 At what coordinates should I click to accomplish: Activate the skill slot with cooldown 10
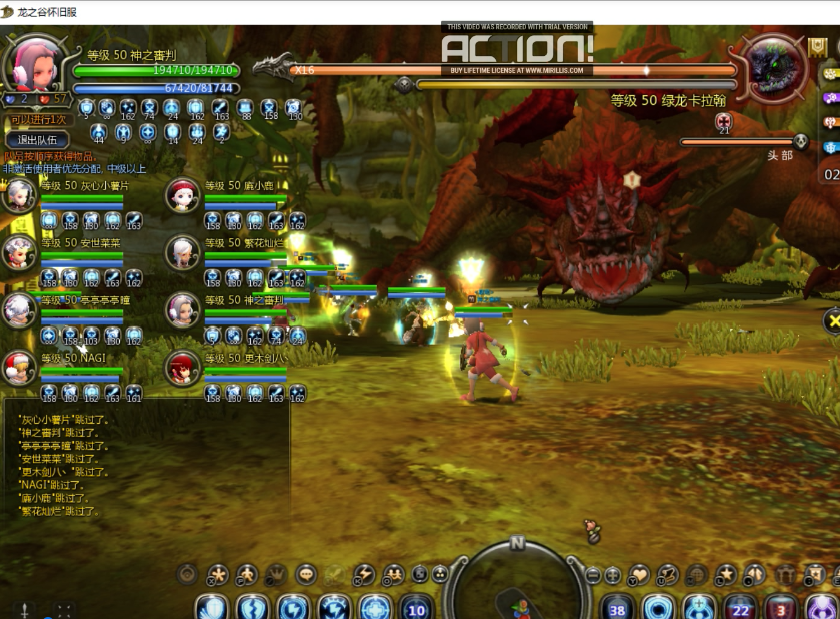point(416,608)
